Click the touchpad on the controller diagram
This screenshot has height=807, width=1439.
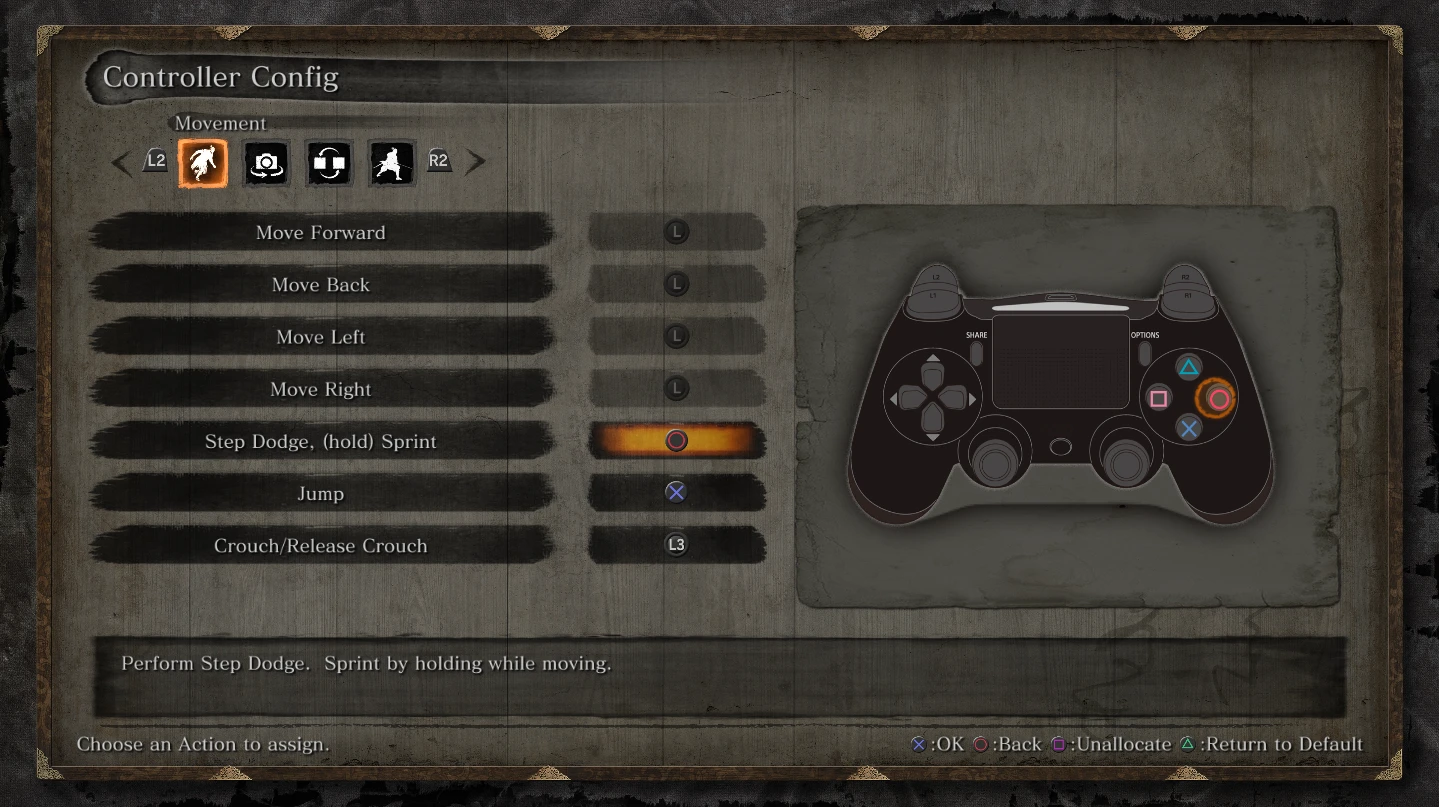coord(1060,360)
